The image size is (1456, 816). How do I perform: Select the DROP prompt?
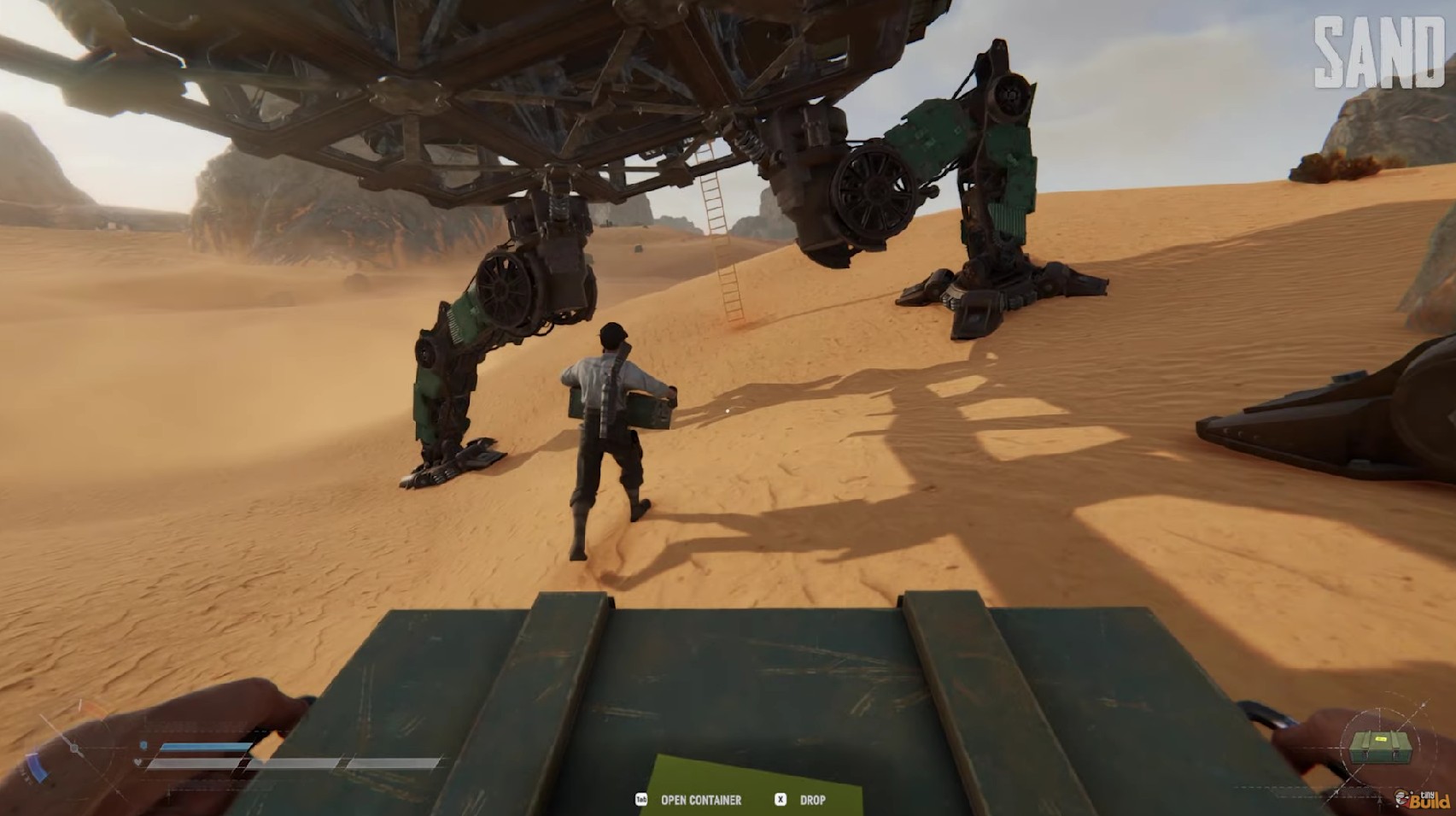[x=812, y=801]
